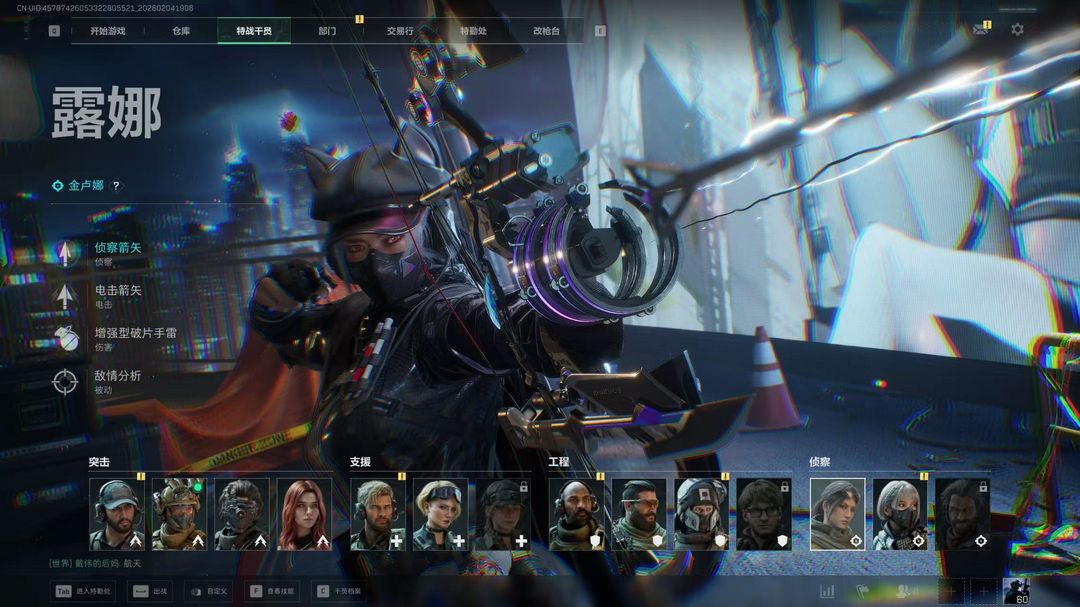Show the 电击箭矢 skill

point(117,291)
